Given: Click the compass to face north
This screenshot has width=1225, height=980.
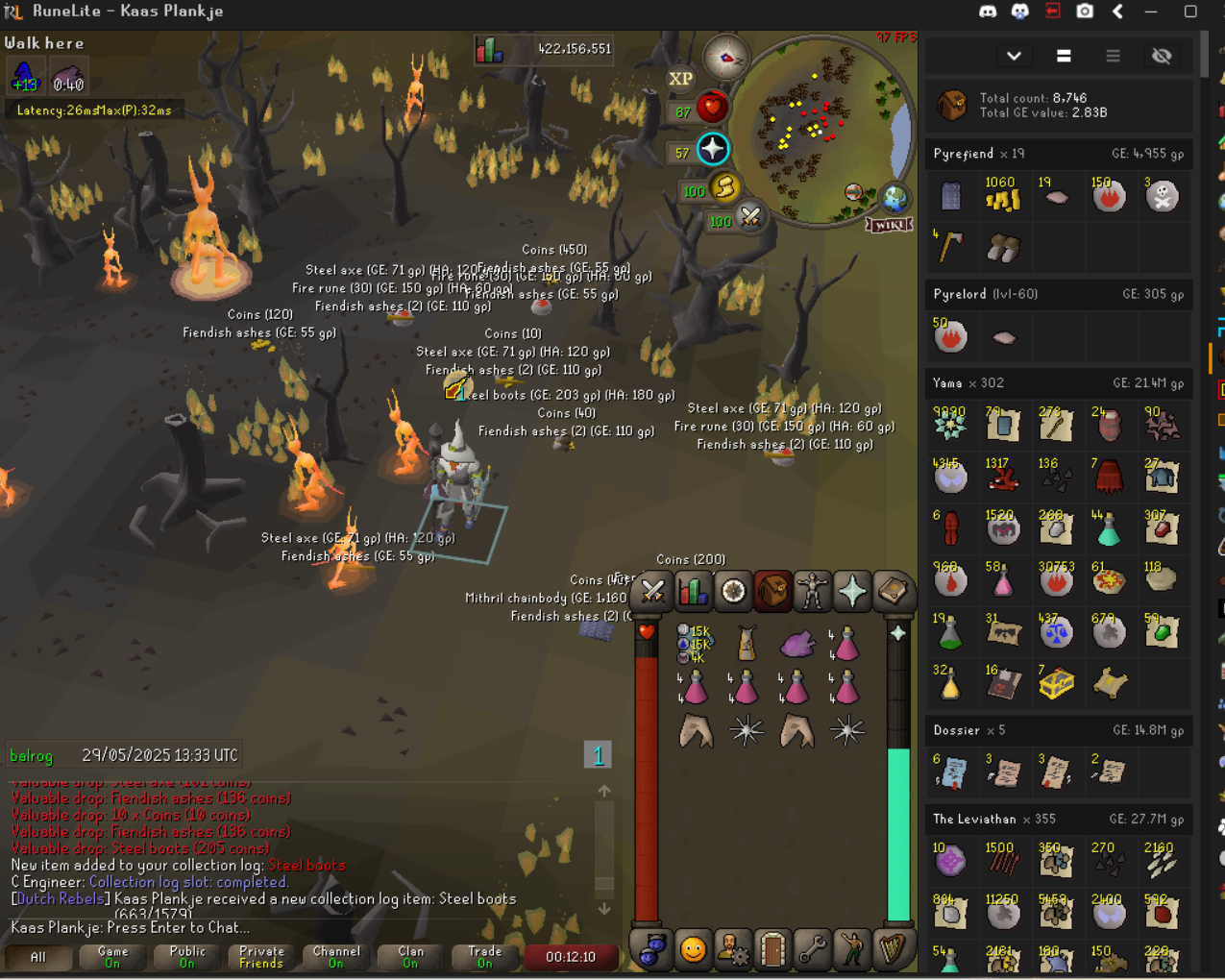Looking at the screenshot, I should click(x=725, y=58).
